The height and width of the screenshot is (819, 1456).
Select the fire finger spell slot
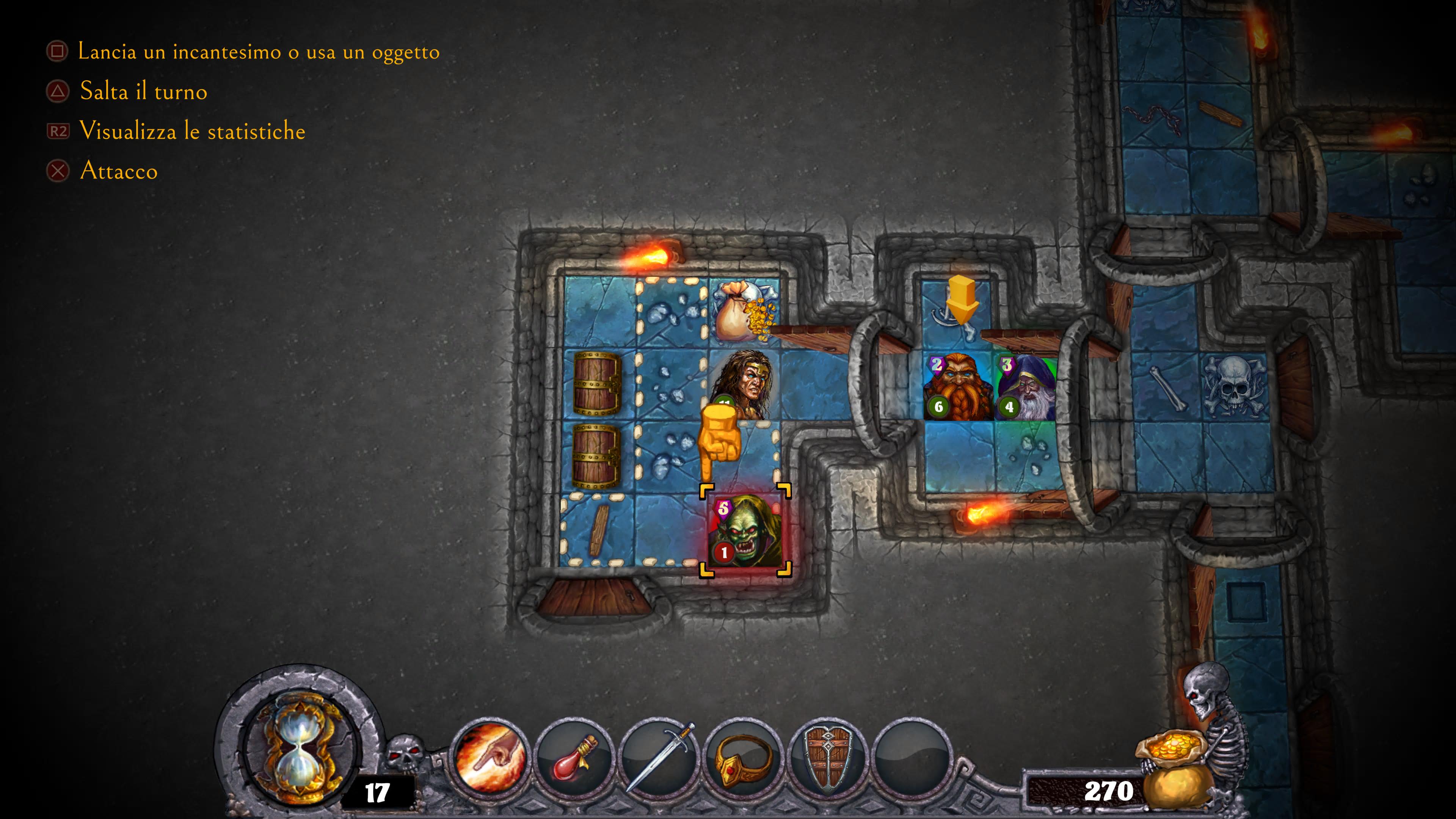point(490,757)
